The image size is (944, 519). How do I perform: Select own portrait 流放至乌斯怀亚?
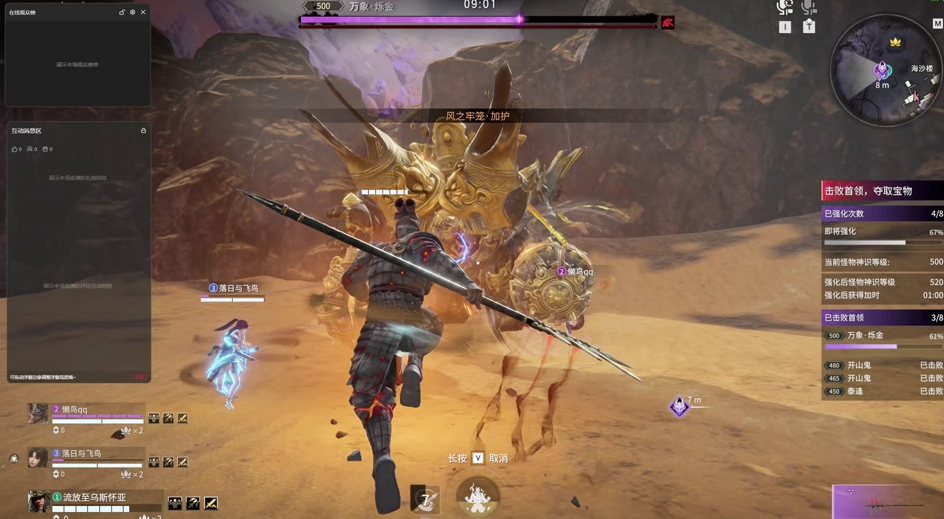click(37, 501)
